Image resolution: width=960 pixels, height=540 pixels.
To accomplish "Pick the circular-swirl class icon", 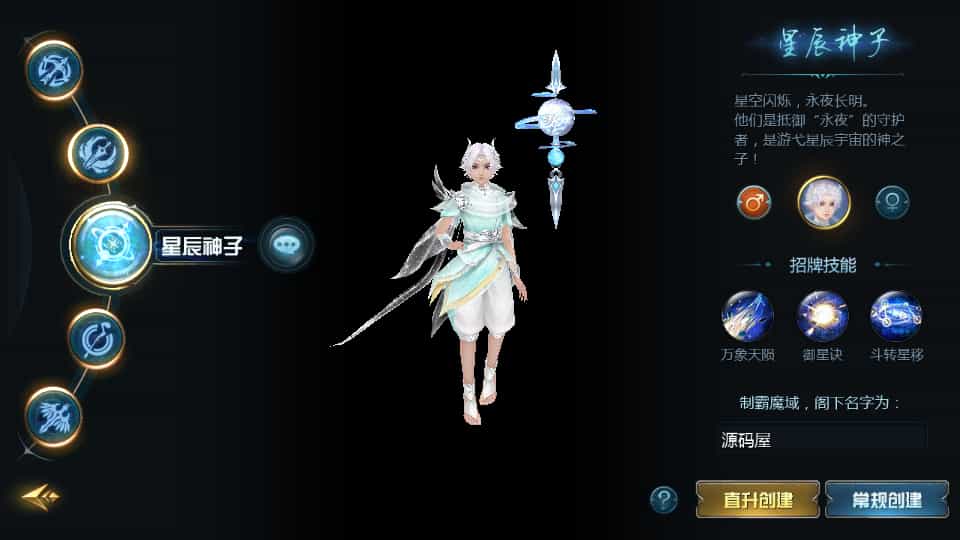I will click(x=96, y=337).
